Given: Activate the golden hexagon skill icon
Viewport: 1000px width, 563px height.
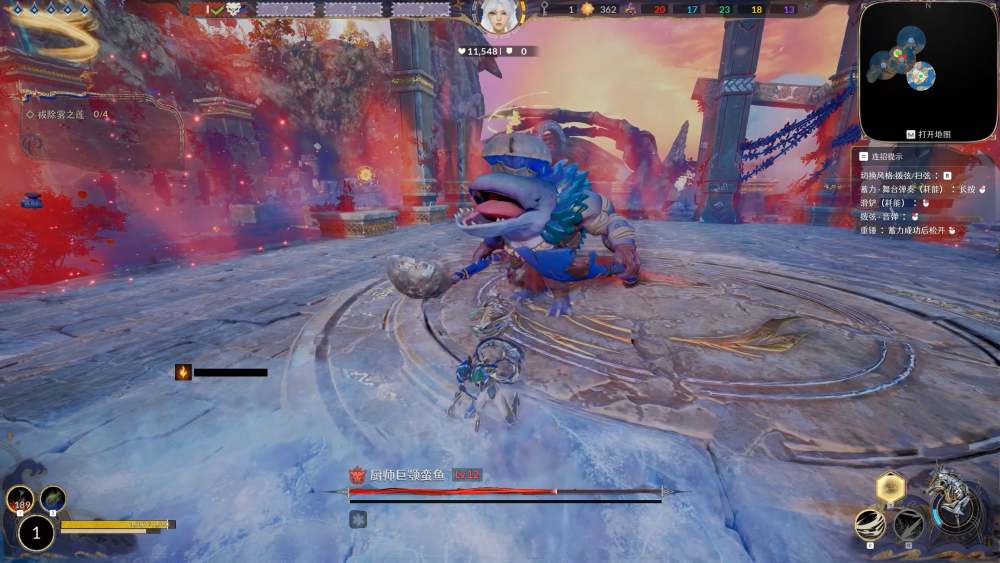Looking at the screenshot, I should [x=890, y=488].
